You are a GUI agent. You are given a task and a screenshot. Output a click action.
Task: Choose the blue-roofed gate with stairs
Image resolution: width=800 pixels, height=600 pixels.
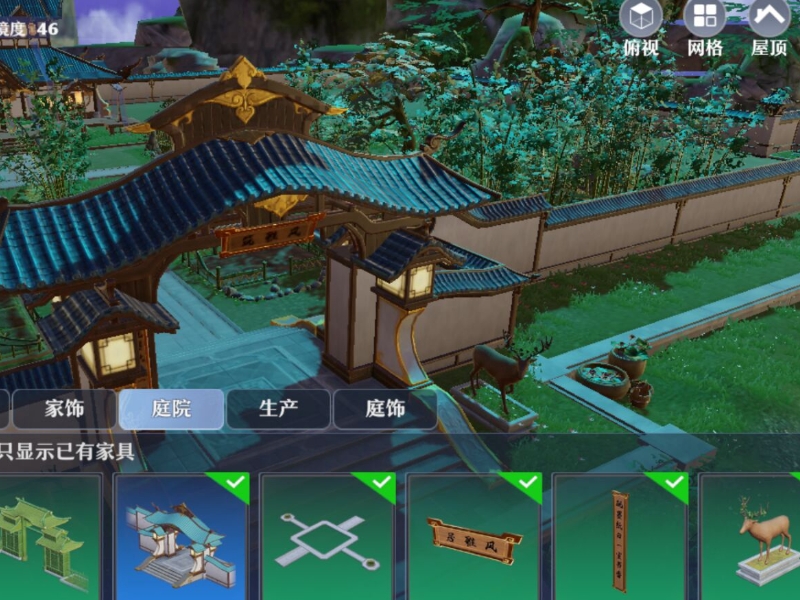[x=181, y=538]
